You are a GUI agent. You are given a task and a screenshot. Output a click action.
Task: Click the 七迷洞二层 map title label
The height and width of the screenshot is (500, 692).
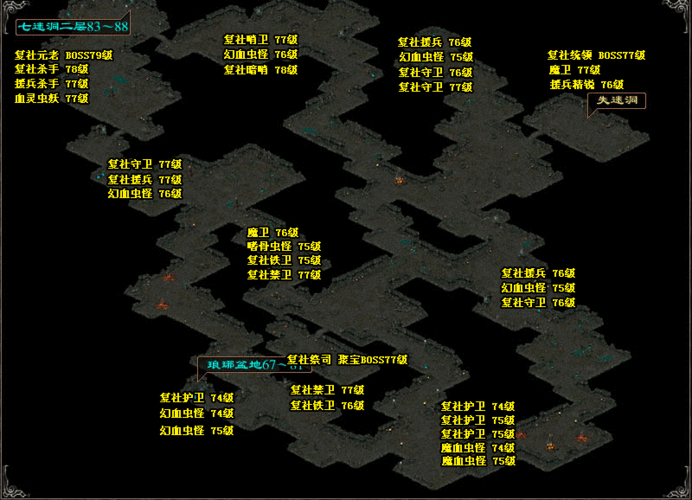[70, 24]
